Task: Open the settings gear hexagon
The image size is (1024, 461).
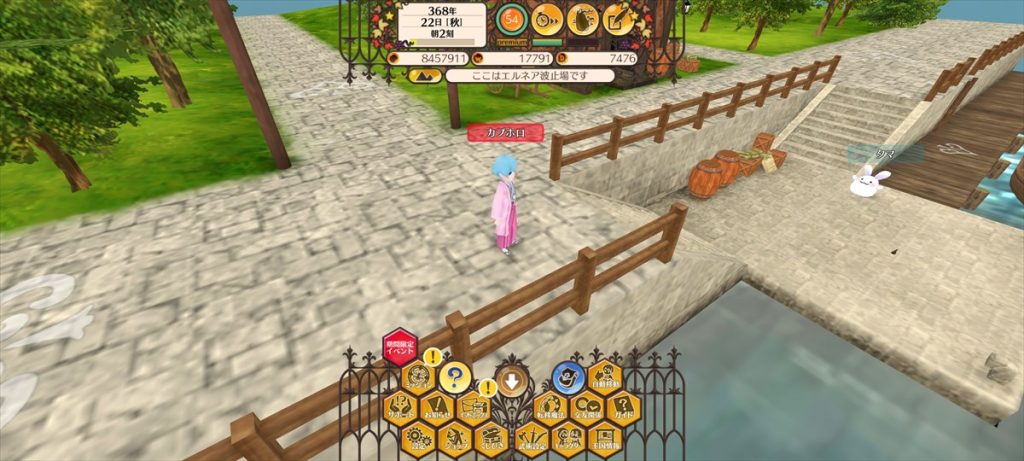Action: coord(417,438)
